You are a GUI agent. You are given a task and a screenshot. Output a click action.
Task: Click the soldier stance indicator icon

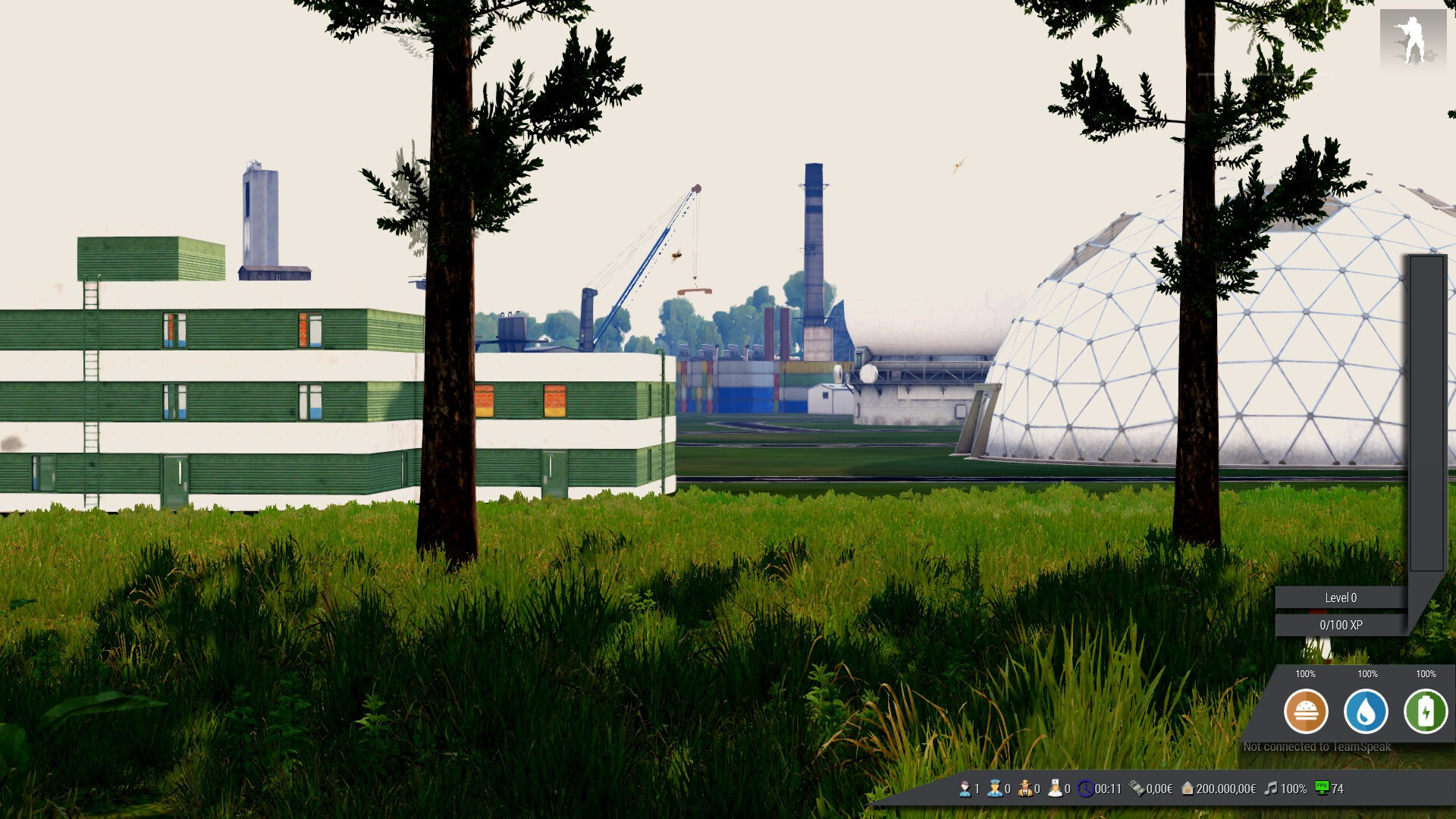point(1412,39)
